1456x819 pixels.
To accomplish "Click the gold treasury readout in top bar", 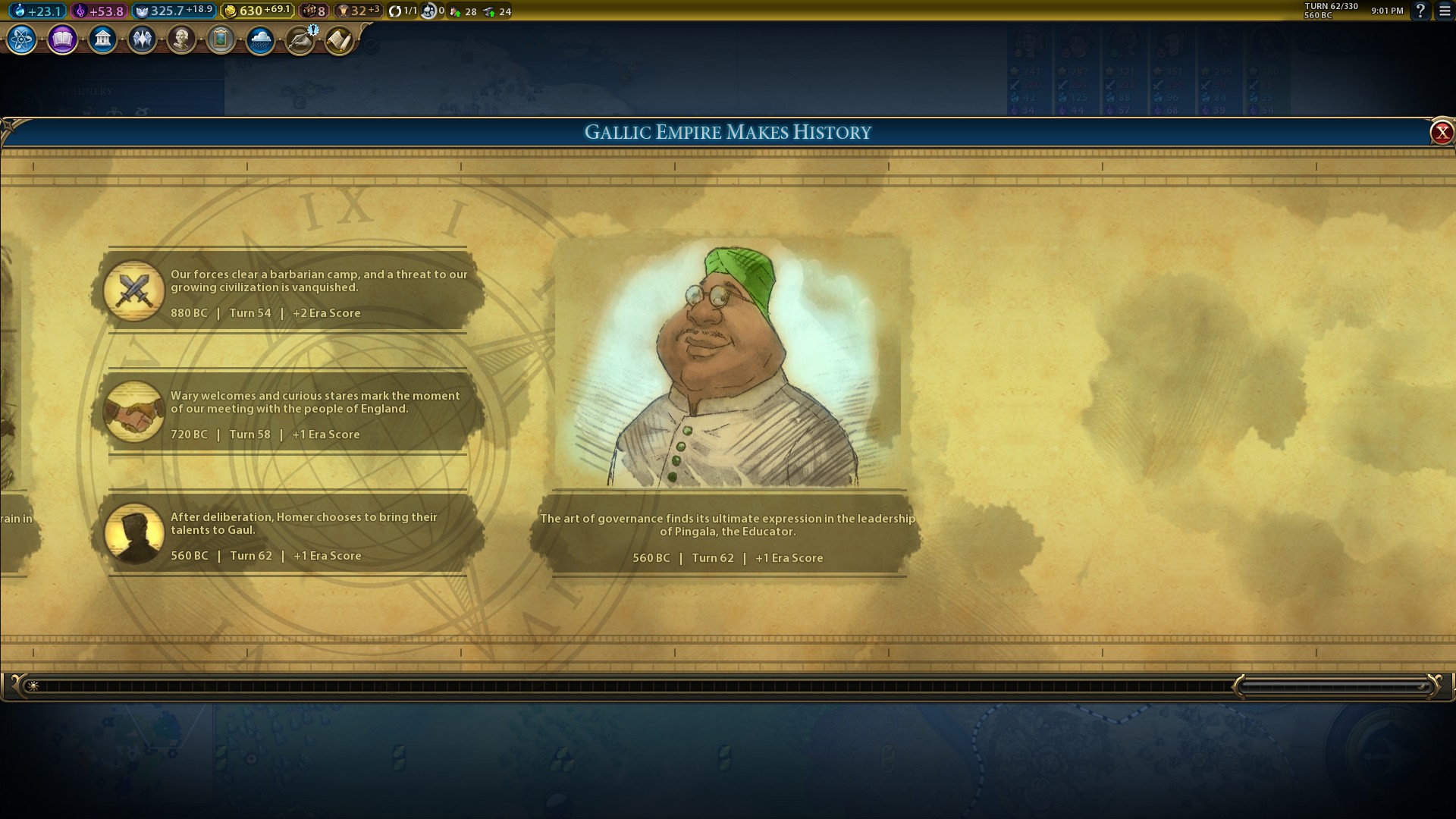I will [x=256, y=11].
